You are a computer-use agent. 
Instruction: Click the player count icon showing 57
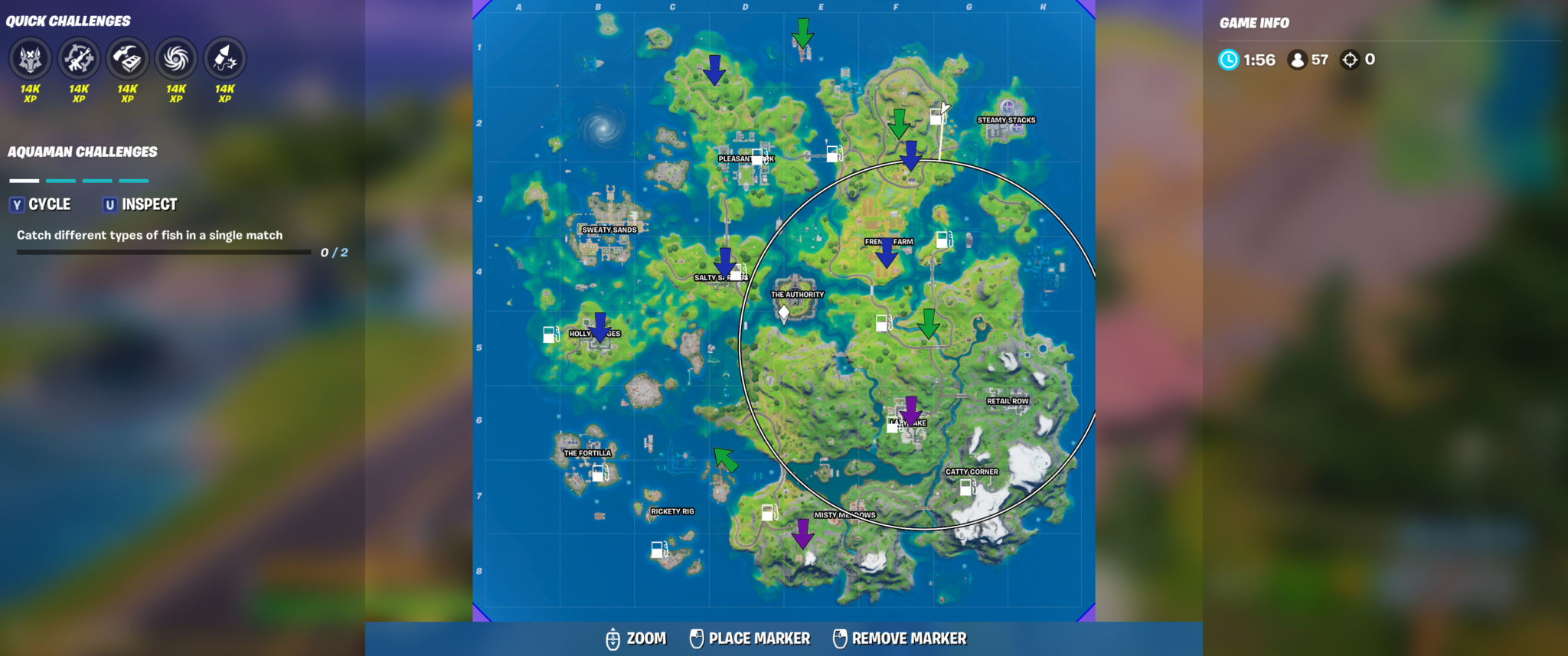coord(1298,59)
